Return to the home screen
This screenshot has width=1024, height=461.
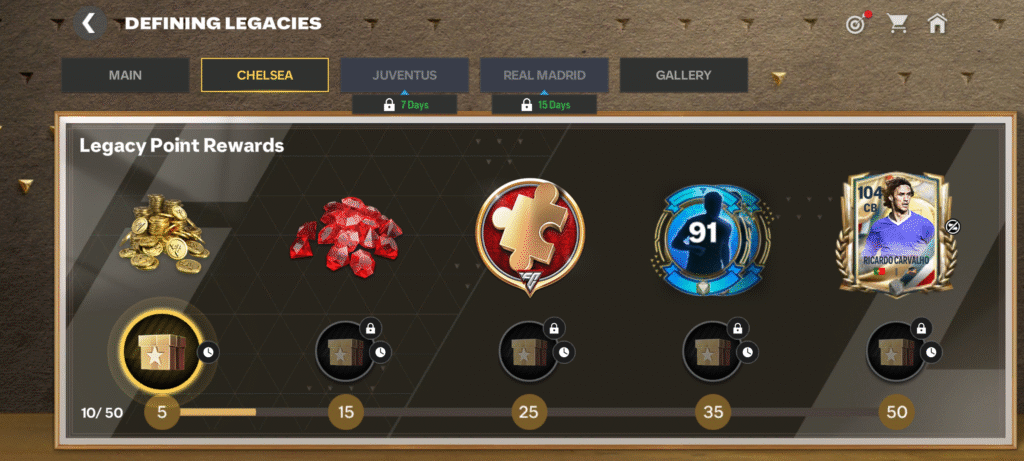tap(937, 24)
